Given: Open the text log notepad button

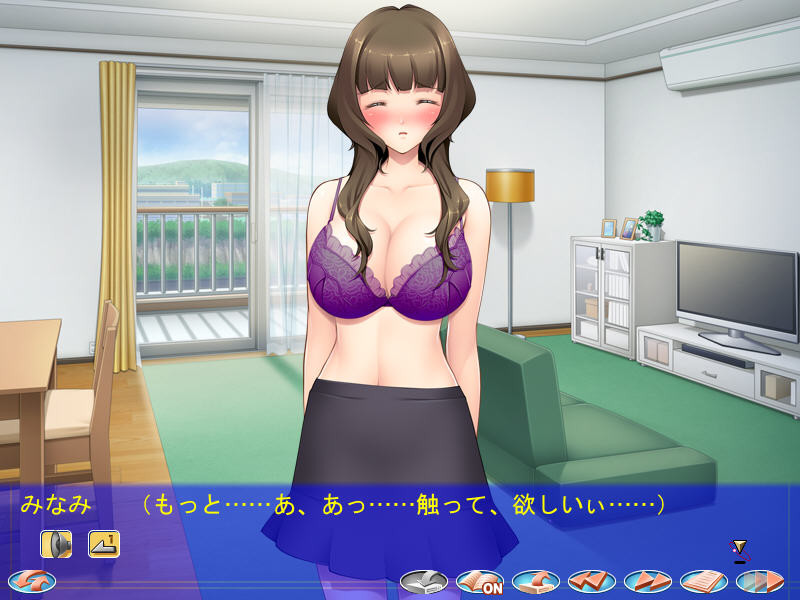Looking at the screenshot, I should click(704, 581).
